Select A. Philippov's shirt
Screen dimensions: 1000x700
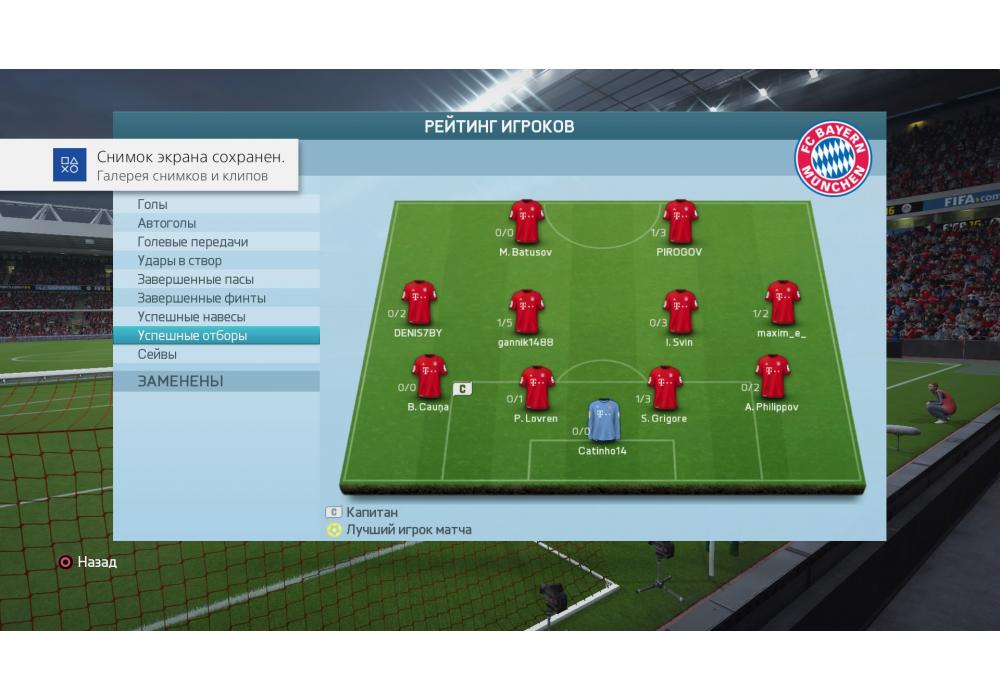coord(771,377)
